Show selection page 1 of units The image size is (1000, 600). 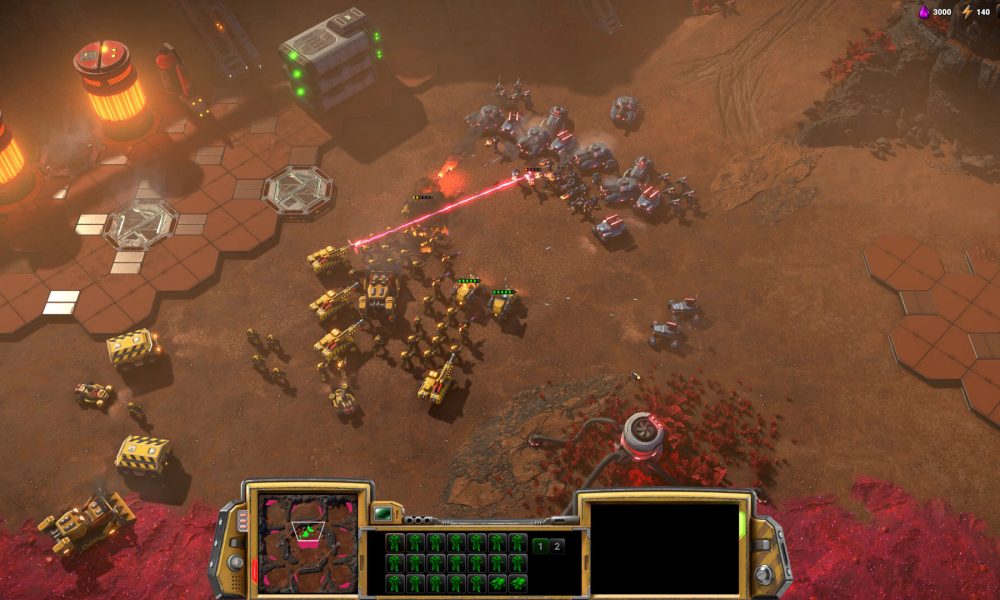[x=540, y=546]
